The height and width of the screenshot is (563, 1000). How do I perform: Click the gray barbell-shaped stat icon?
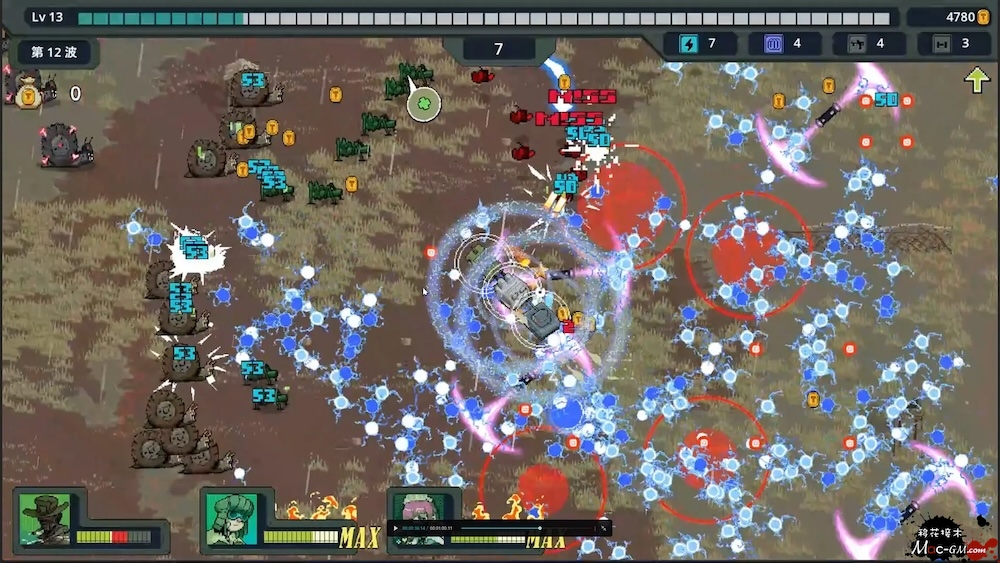940,43
